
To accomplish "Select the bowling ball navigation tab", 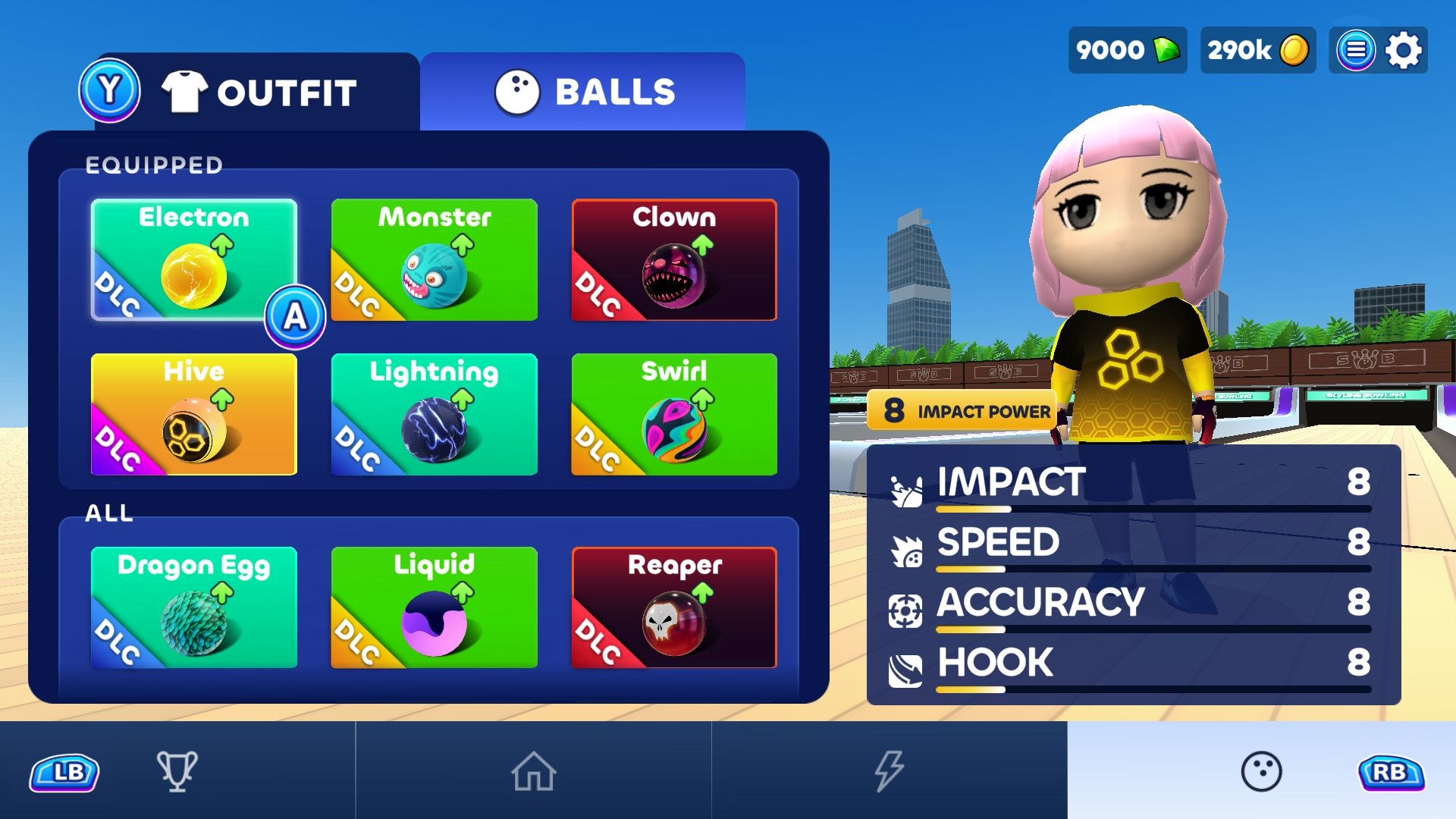I will coord(1261,771).
